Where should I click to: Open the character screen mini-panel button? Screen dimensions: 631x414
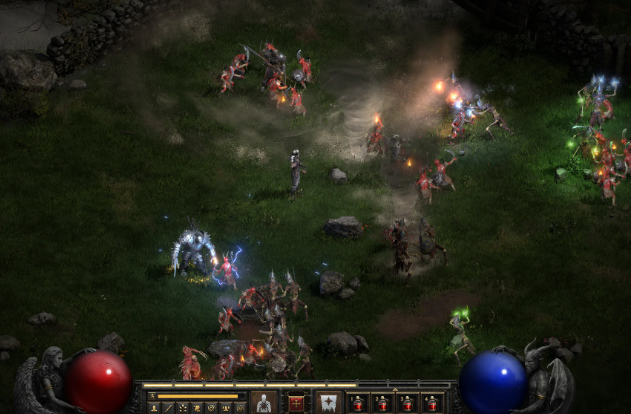155,407
